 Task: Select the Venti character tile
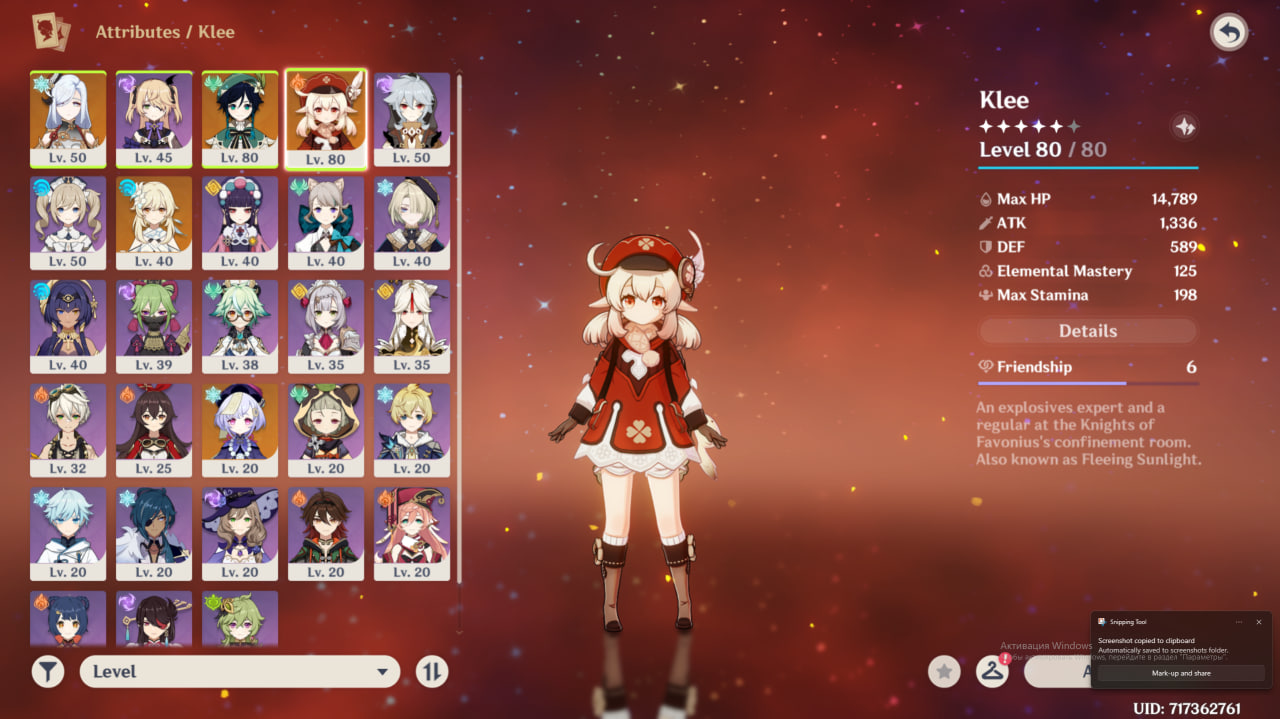coord(240,118)
